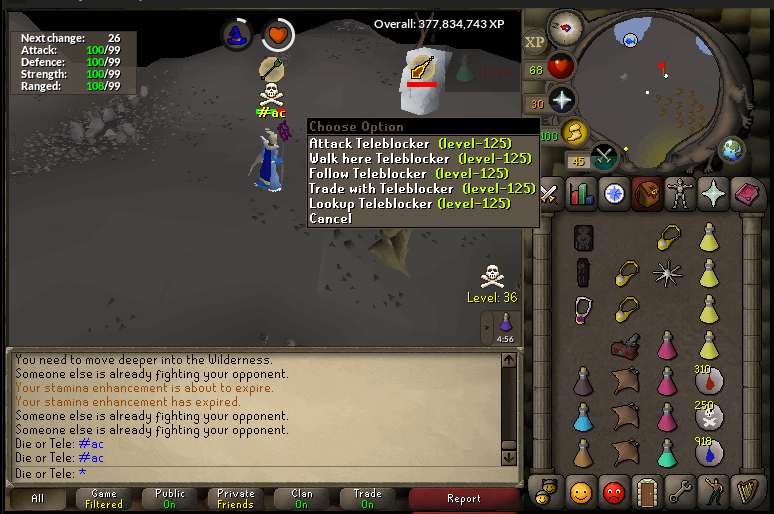This screenshot has height=514, width=774.
Task: Open the Skills tab with bar chart icon
Action: [x=581, y=192]
